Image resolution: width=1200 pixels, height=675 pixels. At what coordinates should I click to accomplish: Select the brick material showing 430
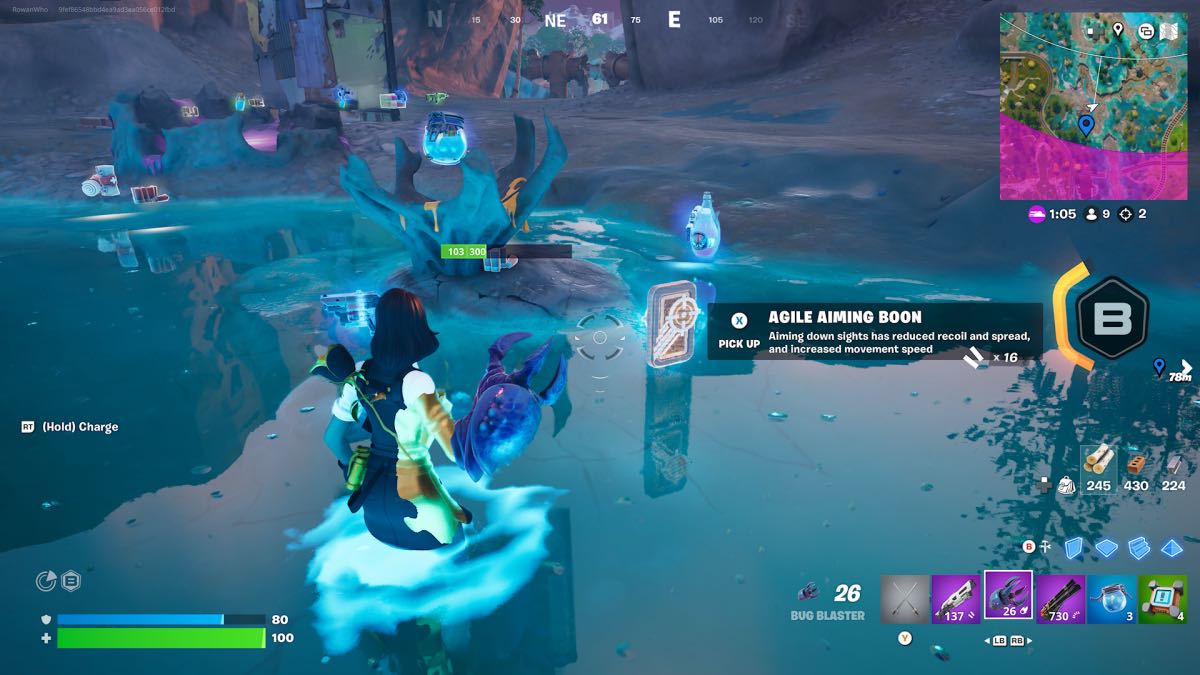pos(1136,467)
